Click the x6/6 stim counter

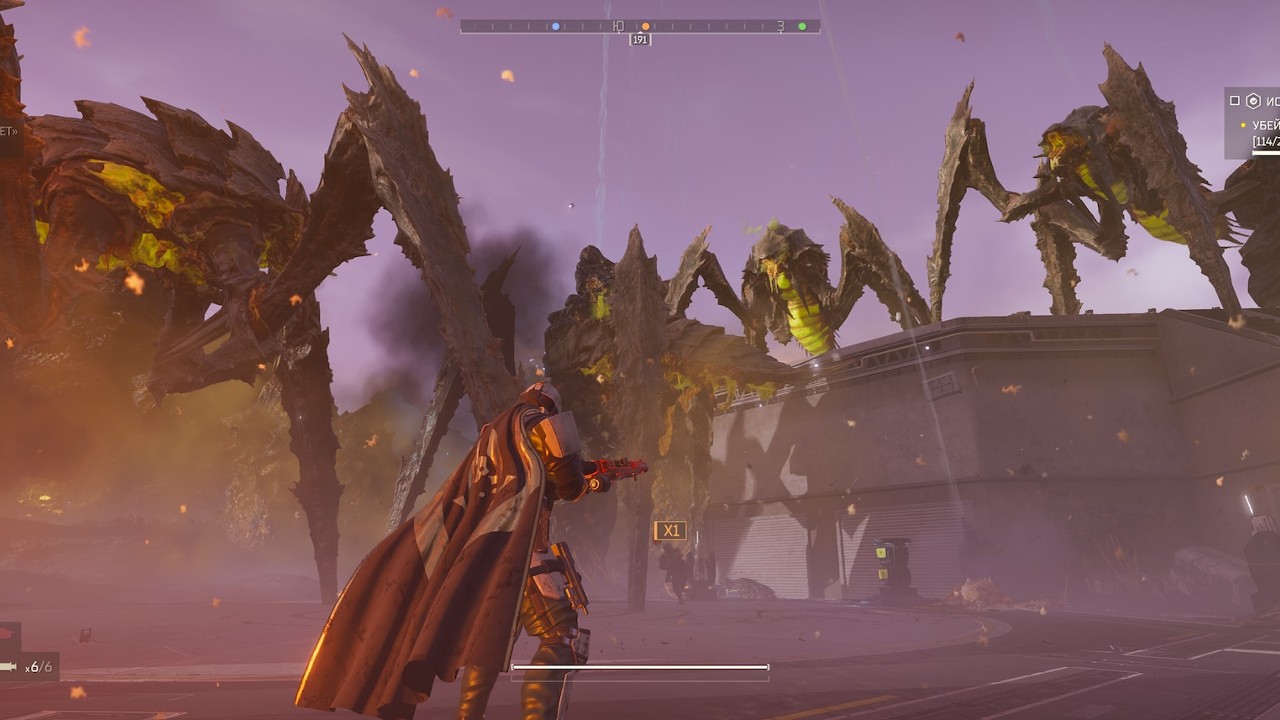click(x=38, y=667)
